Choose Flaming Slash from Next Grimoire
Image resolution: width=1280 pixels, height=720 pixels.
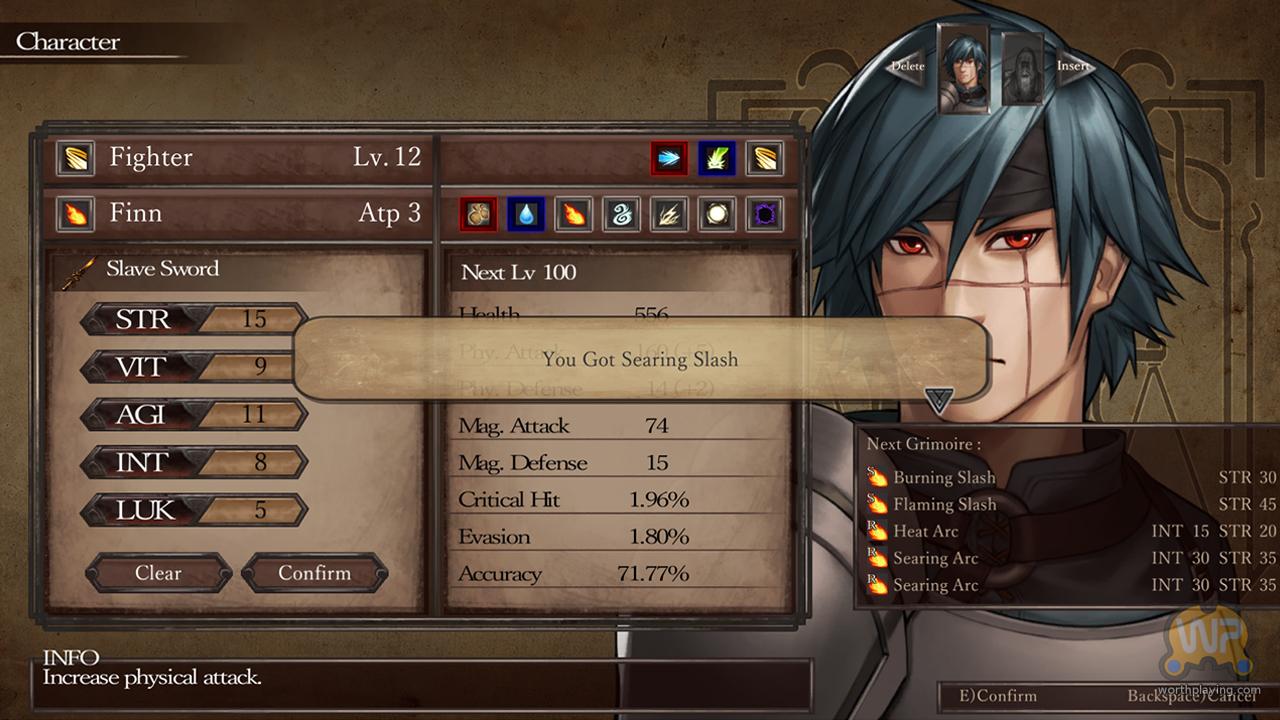pos(943,505)
